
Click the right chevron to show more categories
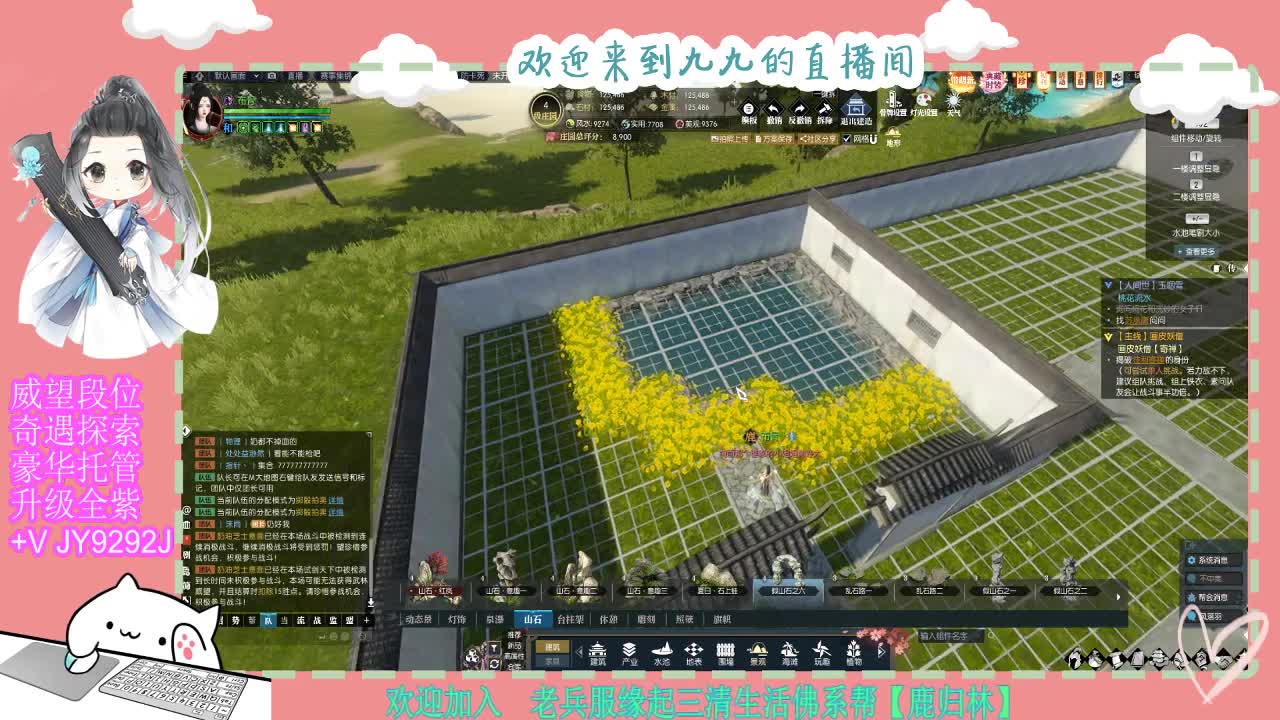[880, 651]
